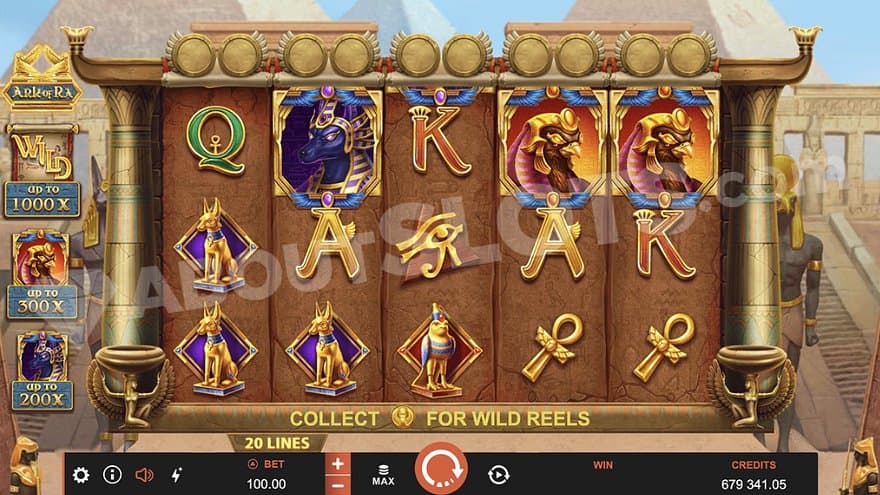
Task: Set the bet to MAX
Action: click(383, 474)
